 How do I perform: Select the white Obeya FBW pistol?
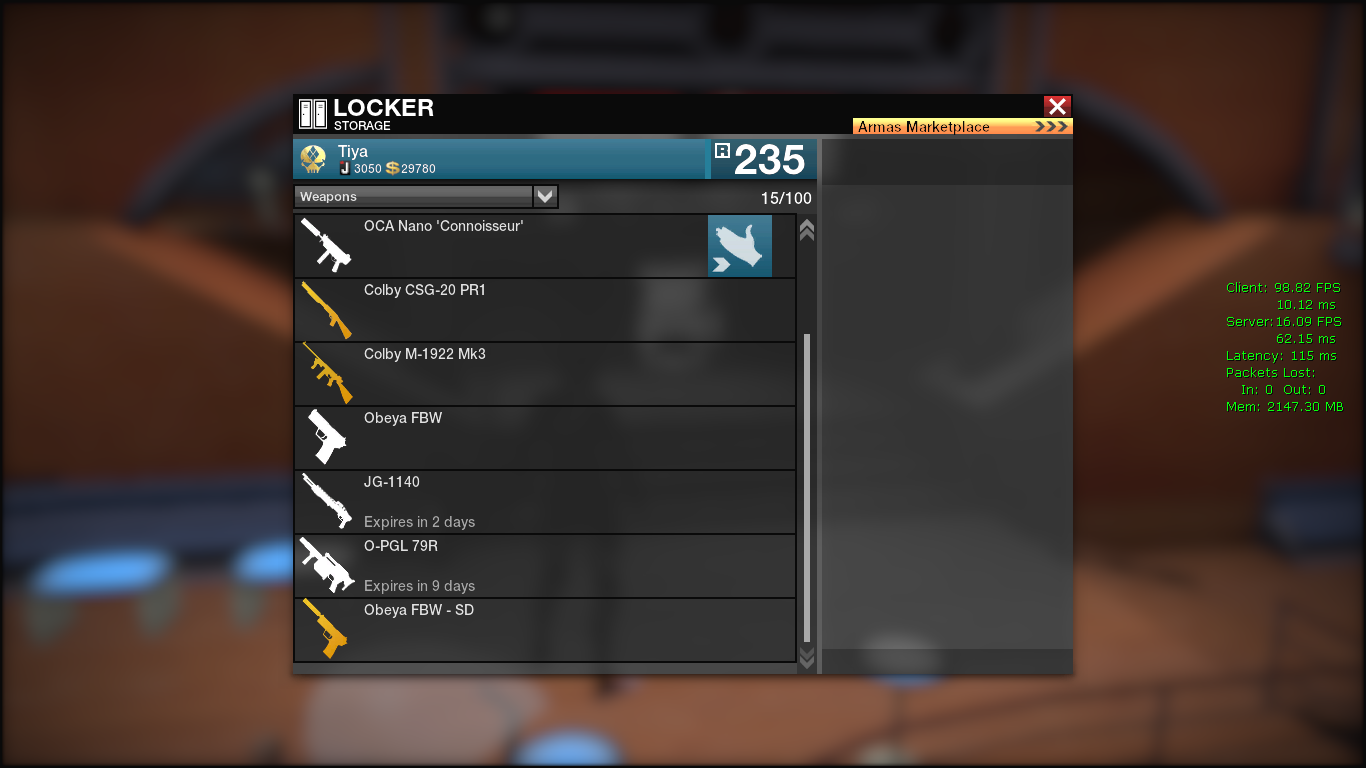544,438
